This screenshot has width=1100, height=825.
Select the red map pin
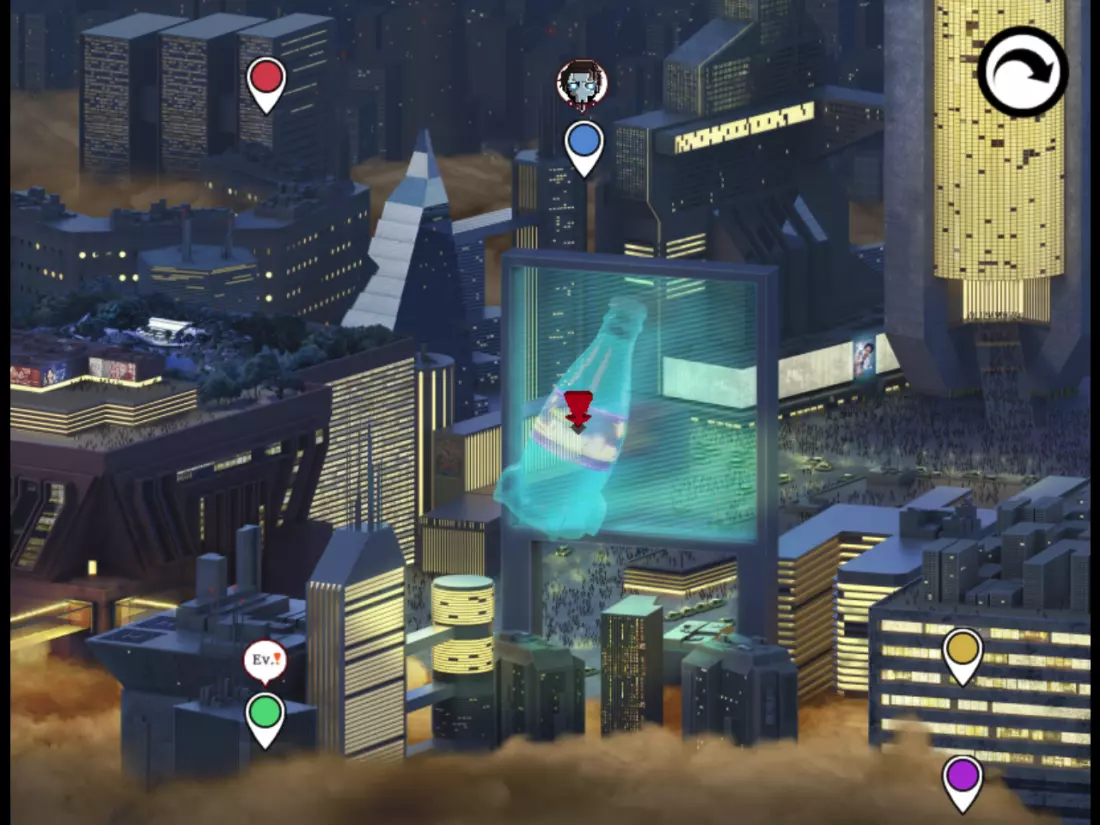[266, 80]
